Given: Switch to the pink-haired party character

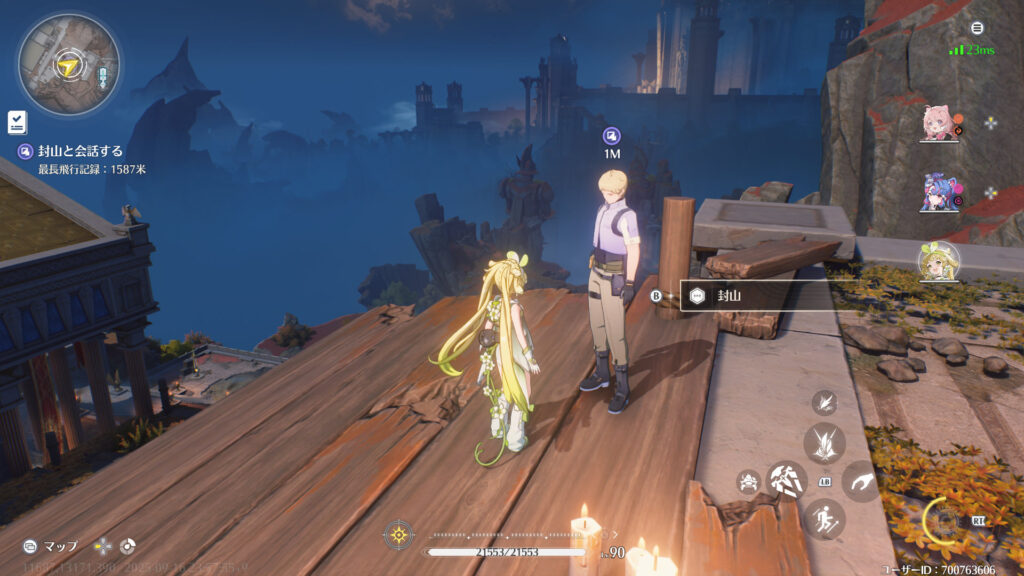Looking at the screenshot, I should [939, 123].
